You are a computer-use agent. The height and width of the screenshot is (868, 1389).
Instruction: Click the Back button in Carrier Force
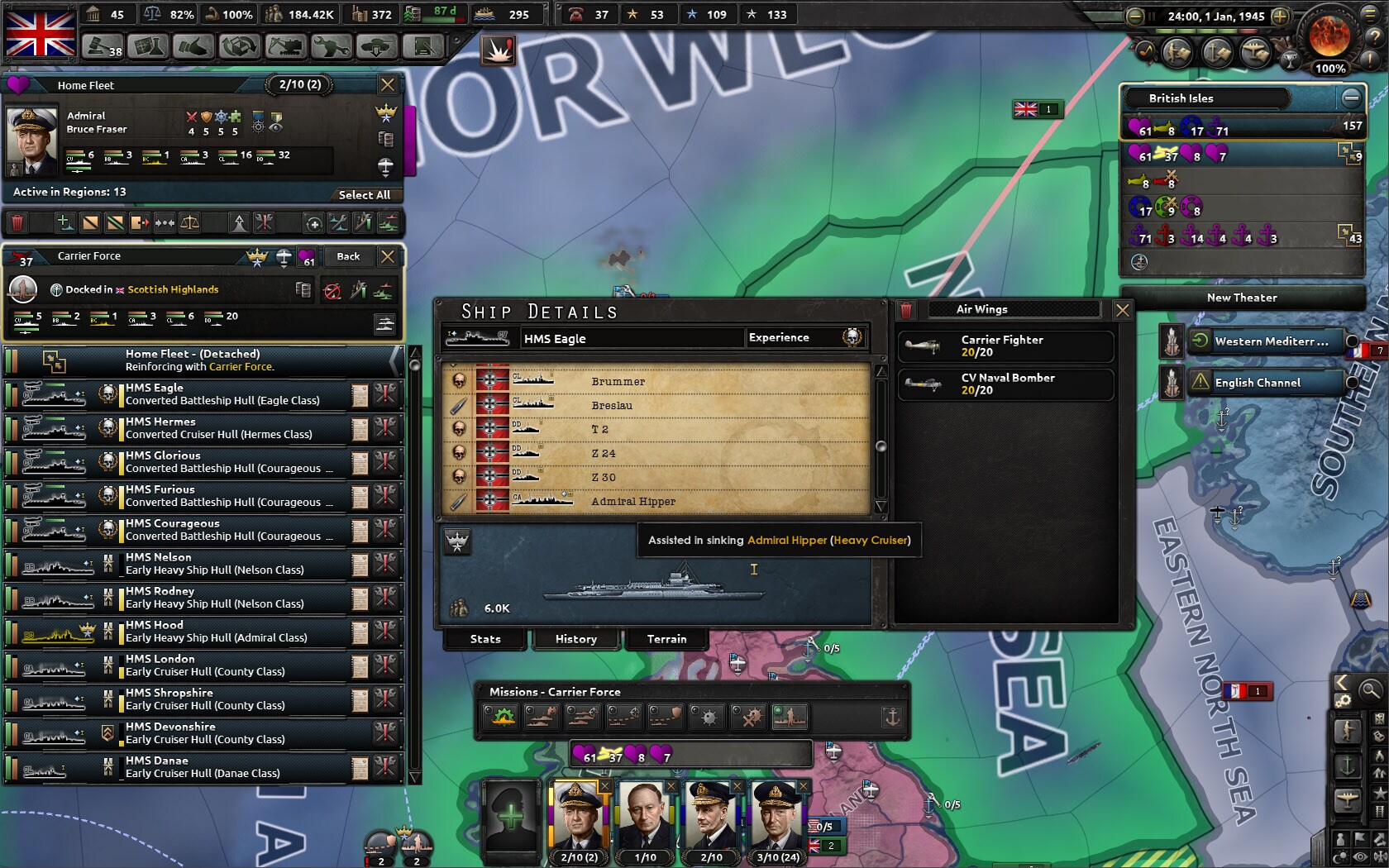[348, 257]
